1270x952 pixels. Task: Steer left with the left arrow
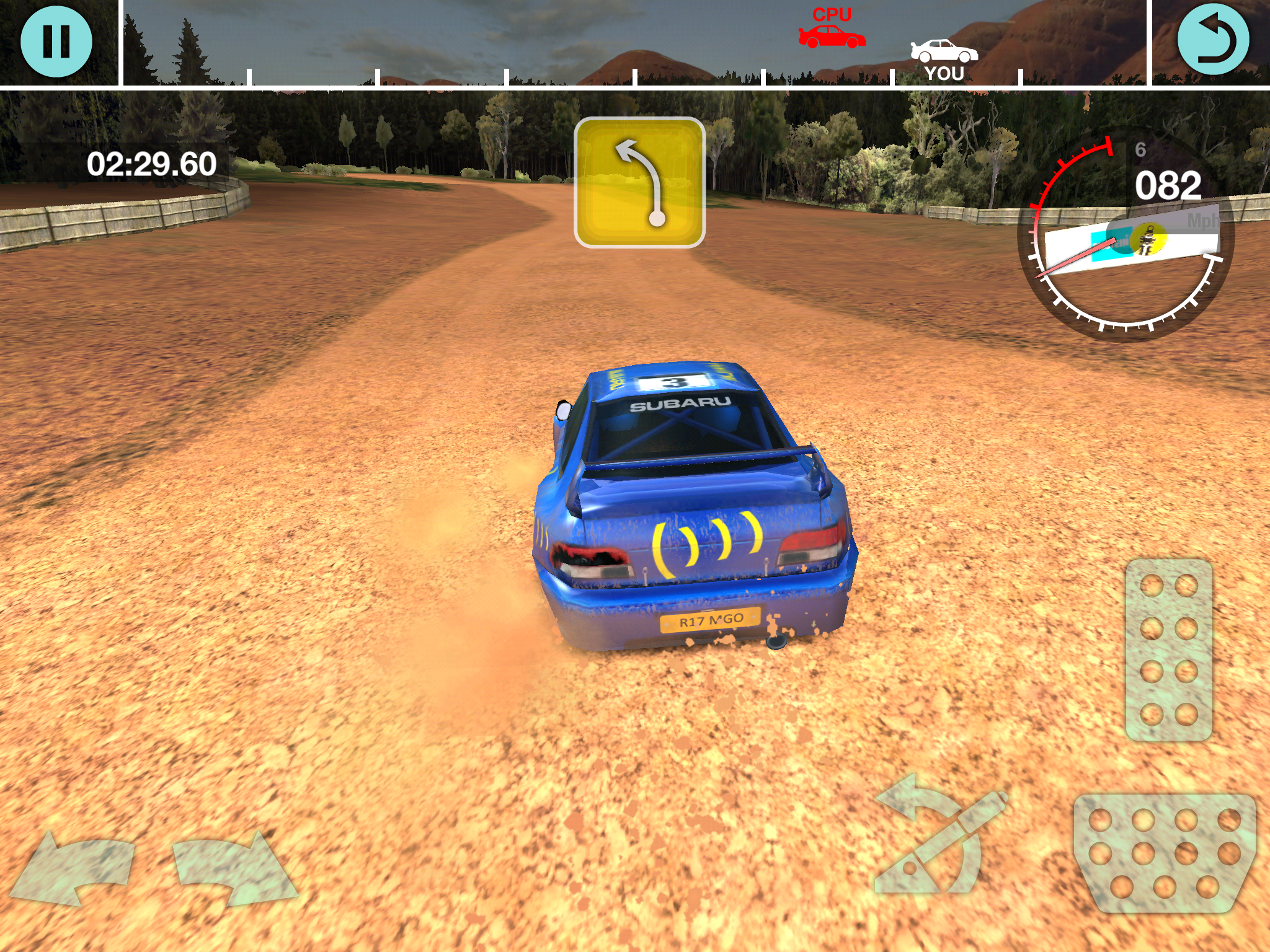(74, 868)
